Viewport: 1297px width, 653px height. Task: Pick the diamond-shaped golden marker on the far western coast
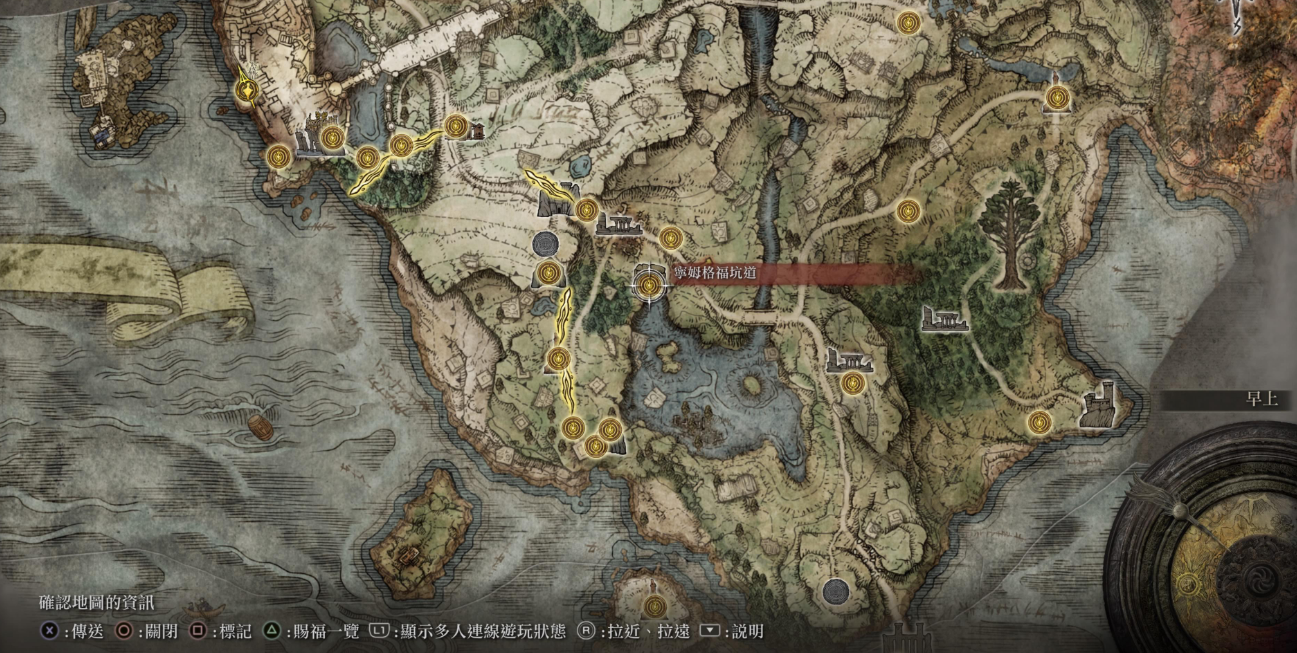pos(245,90)
